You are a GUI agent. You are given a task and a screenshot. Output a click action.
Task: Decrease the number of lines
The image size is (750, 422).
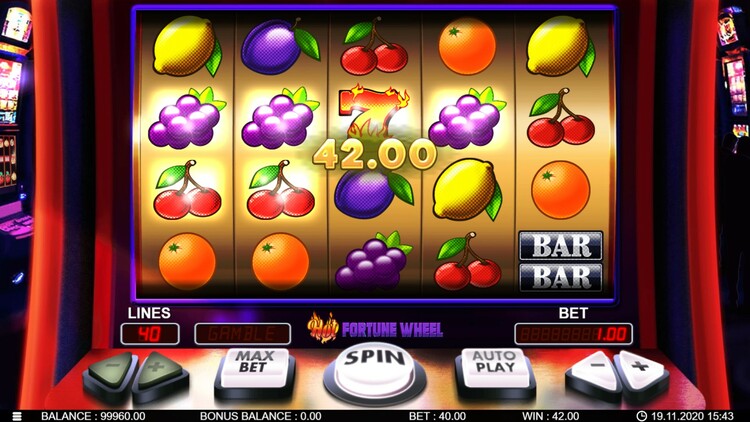(110, 371)
